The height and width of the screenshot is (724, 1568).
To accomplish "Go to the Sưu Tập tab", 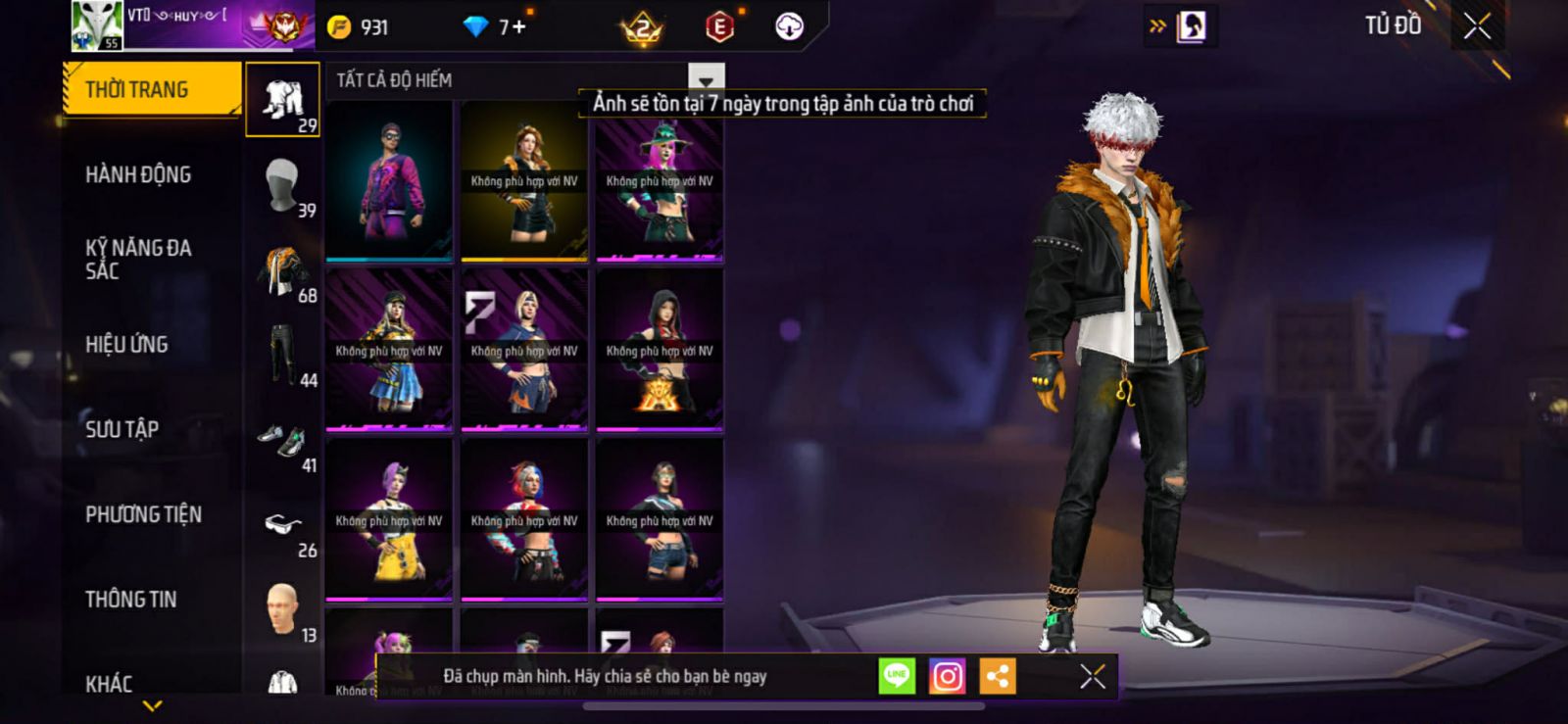I will tap(122, 429).
